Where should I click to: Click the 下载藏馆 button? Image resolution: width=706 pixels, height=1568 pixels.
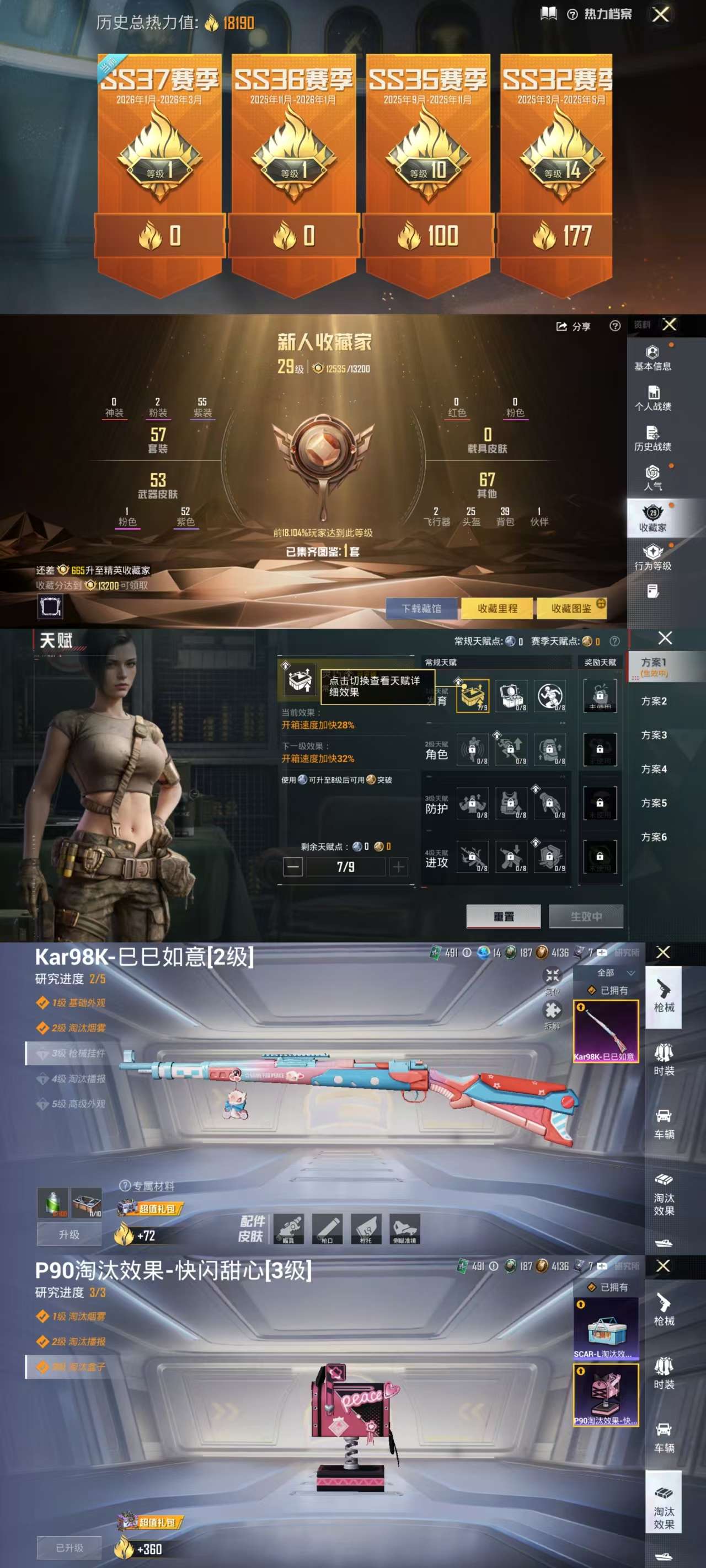pos(422,608)
